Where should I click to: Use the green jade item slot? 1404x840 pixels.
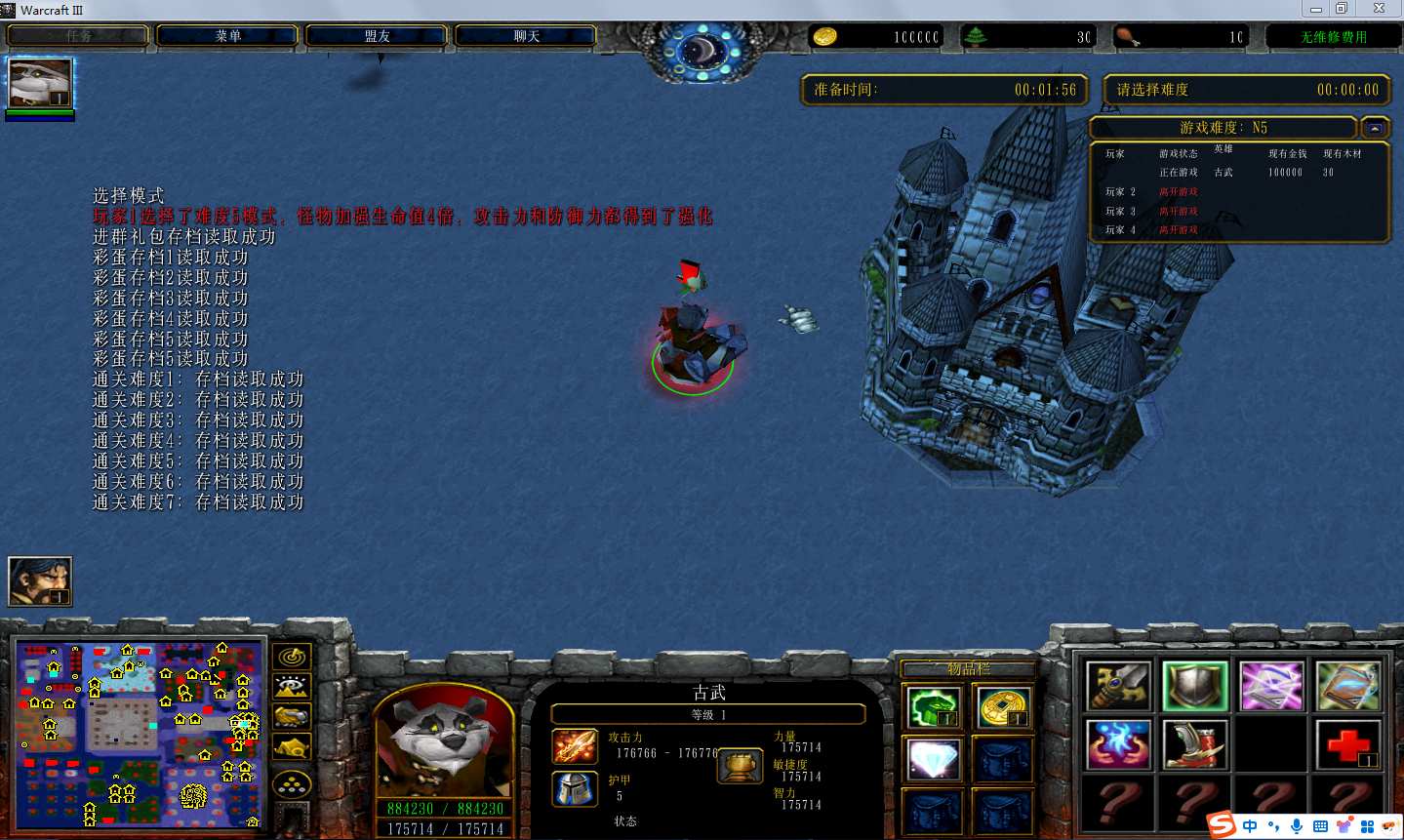pos(934,707)
